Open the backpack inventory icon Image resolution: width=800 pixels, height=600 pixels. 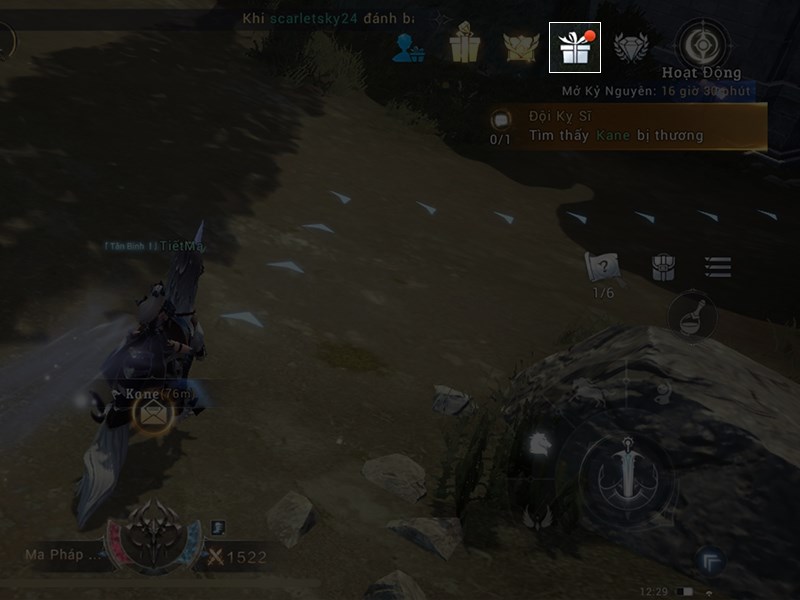(663, 267)
